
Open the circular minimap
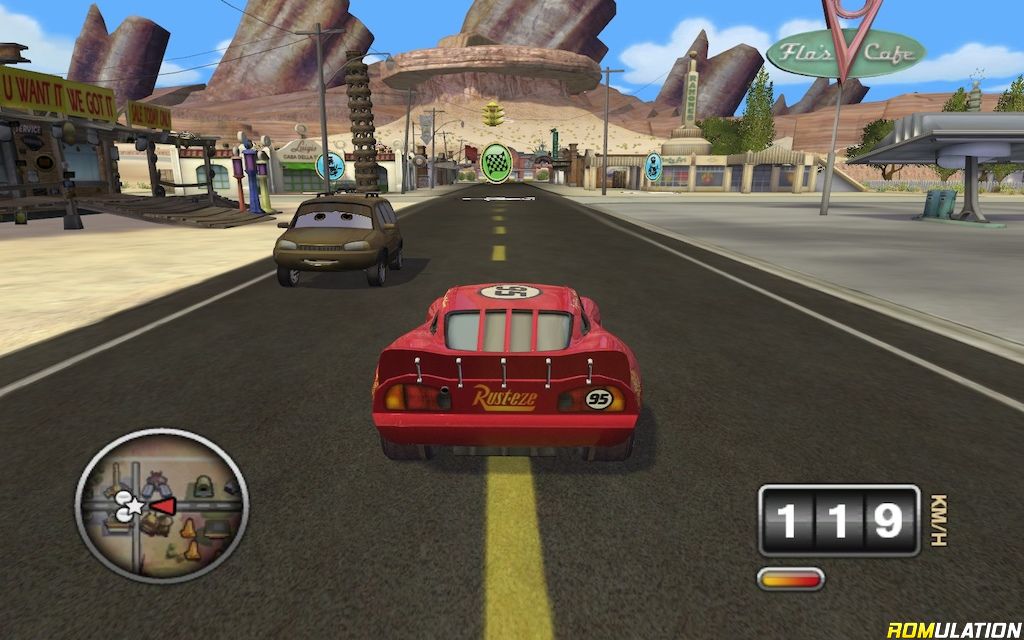162,505
